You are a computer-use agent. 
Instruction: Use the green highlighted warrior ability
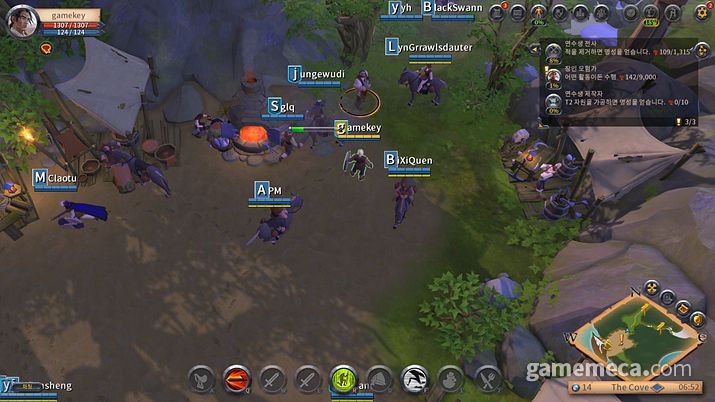341,379
